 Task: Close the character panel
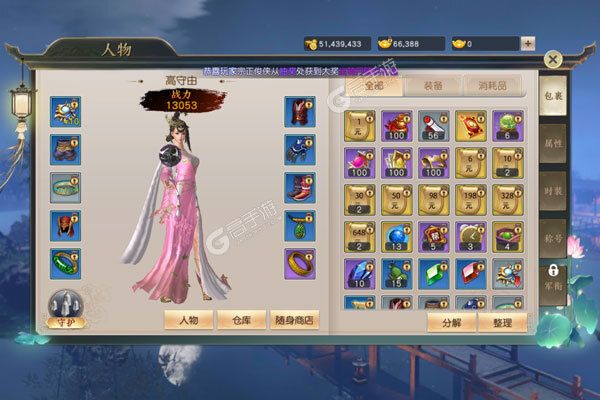[x=552, y=59]
